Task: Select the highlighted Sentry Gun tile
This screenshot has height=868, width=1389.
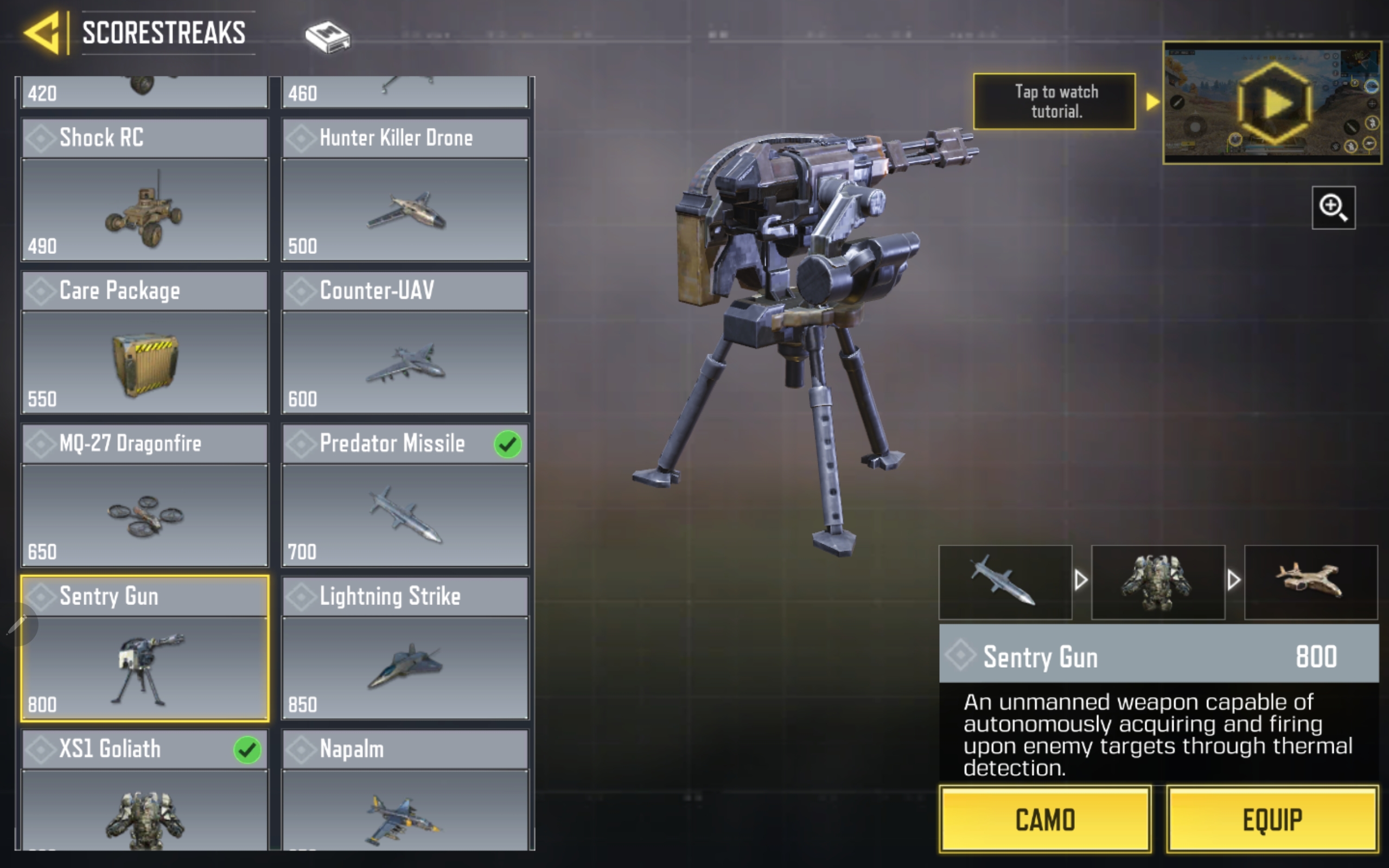Action: pos(145,648)
